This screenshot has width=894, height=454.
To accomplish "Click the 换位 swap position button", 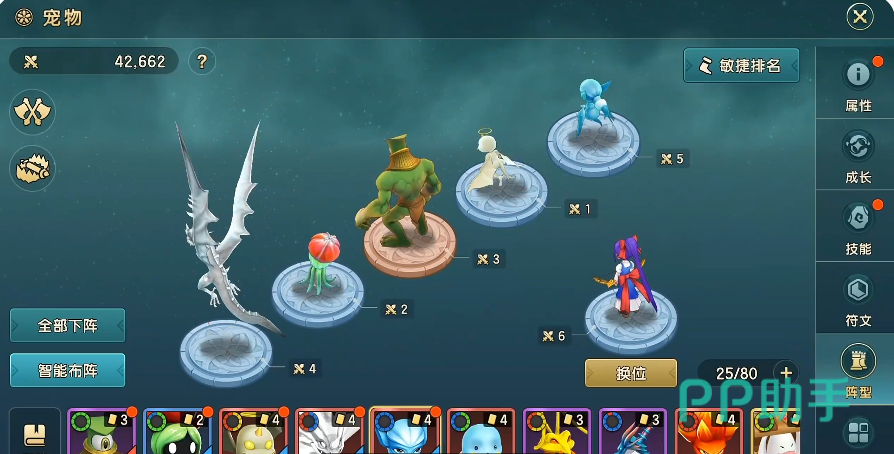I will (x=631, y=373).
